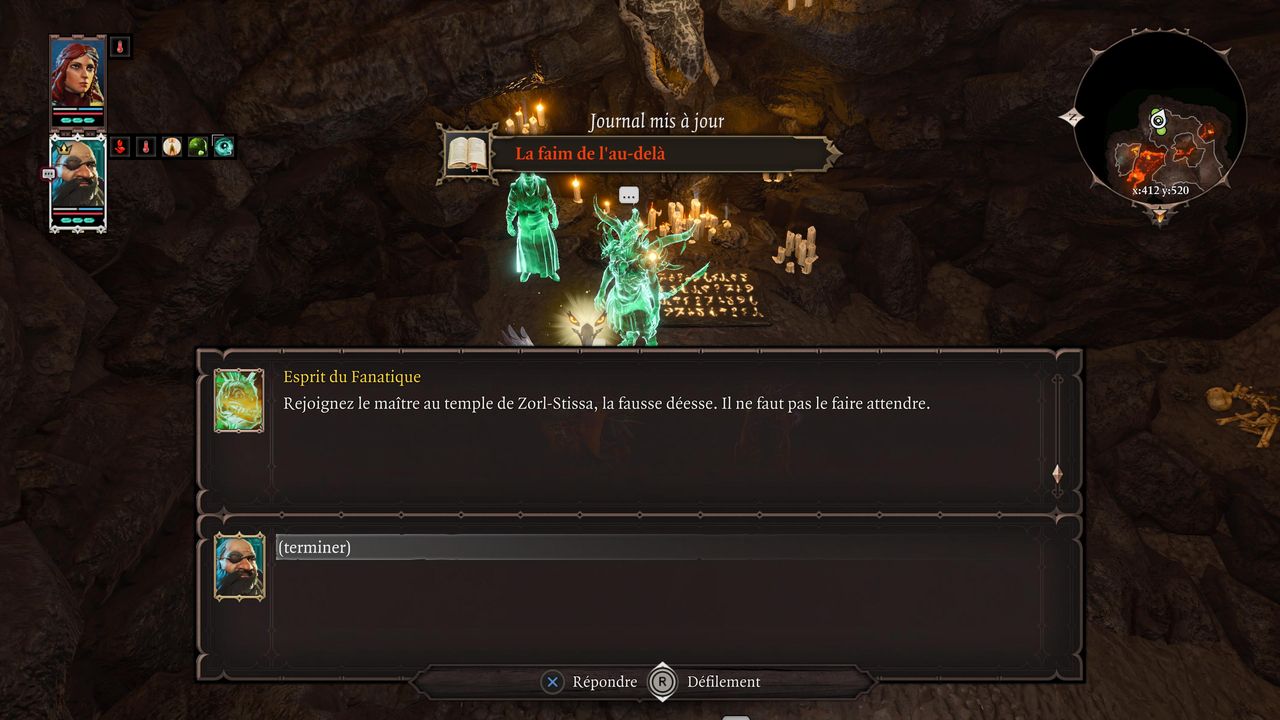The height and width of the screenshot is (720, 1280).
Task: Inspect the green blob status icon
Action: click(198, 147)
